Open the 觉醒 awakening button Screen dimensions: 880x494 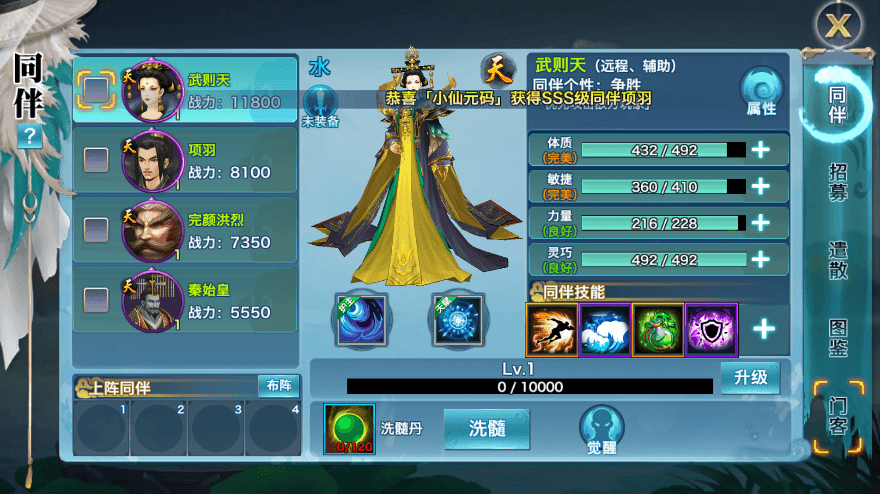[601, 430]
